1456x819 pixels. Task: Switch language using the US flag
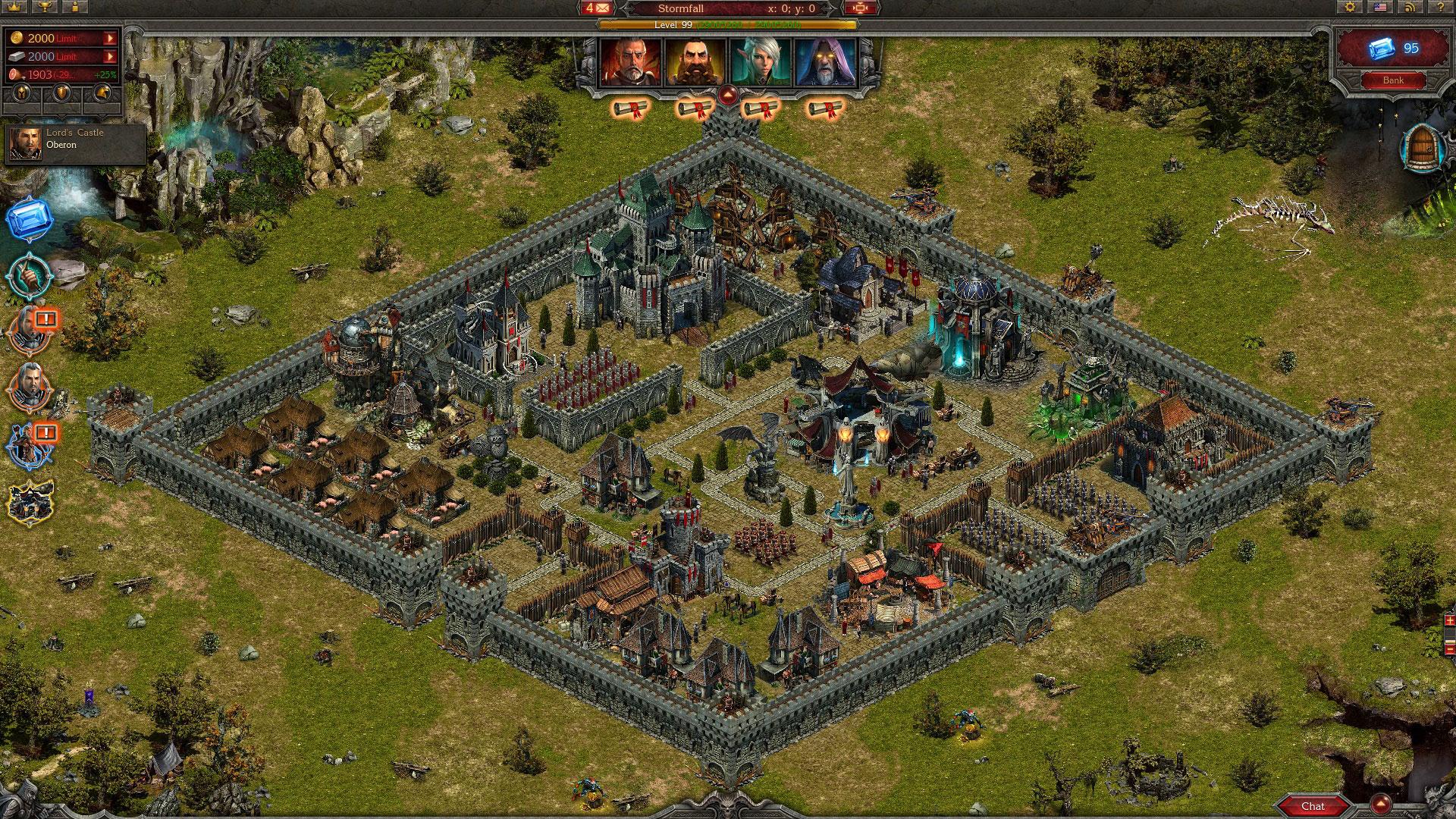coord(1380,8)
